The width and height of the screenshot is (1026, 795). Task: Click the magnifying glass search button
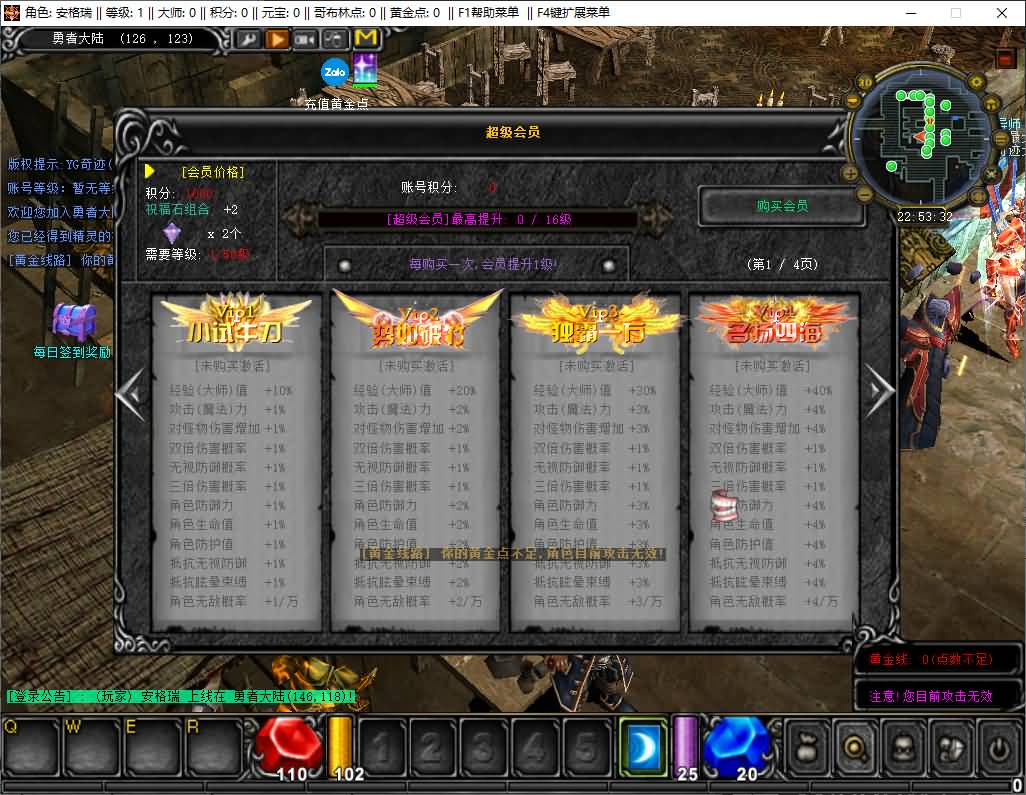855,746
